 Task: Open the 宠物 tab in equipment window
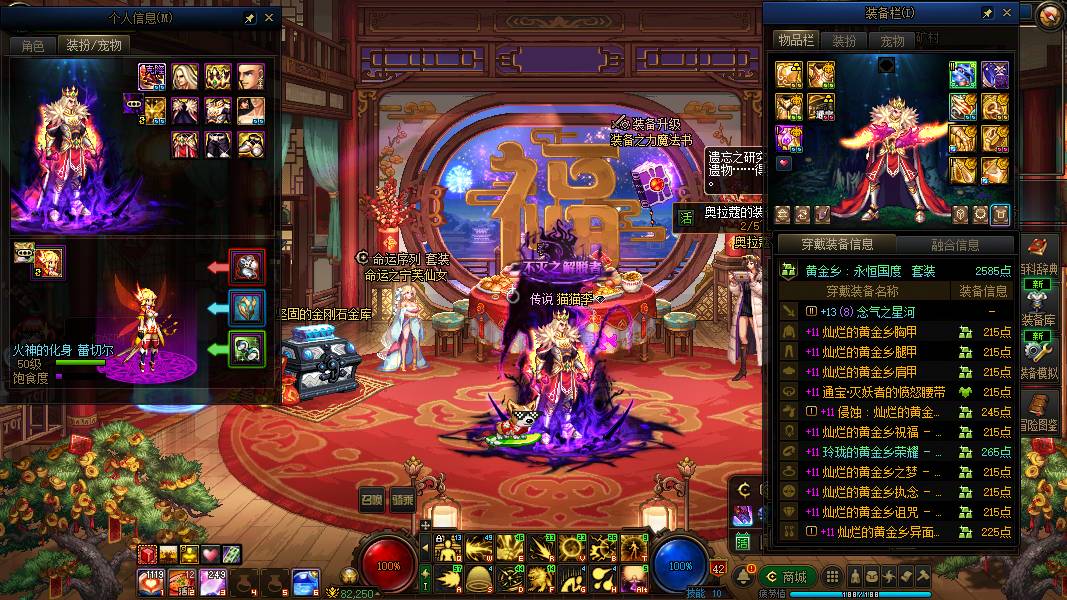[x=892, y=41]
